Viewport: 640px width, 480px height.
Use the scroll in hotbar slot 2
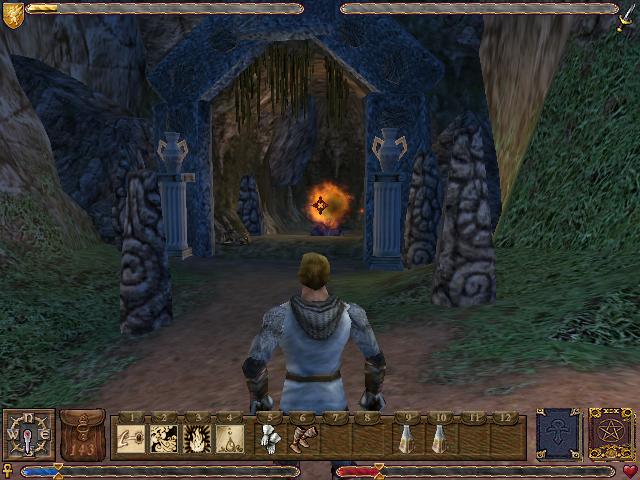(164, 438)
